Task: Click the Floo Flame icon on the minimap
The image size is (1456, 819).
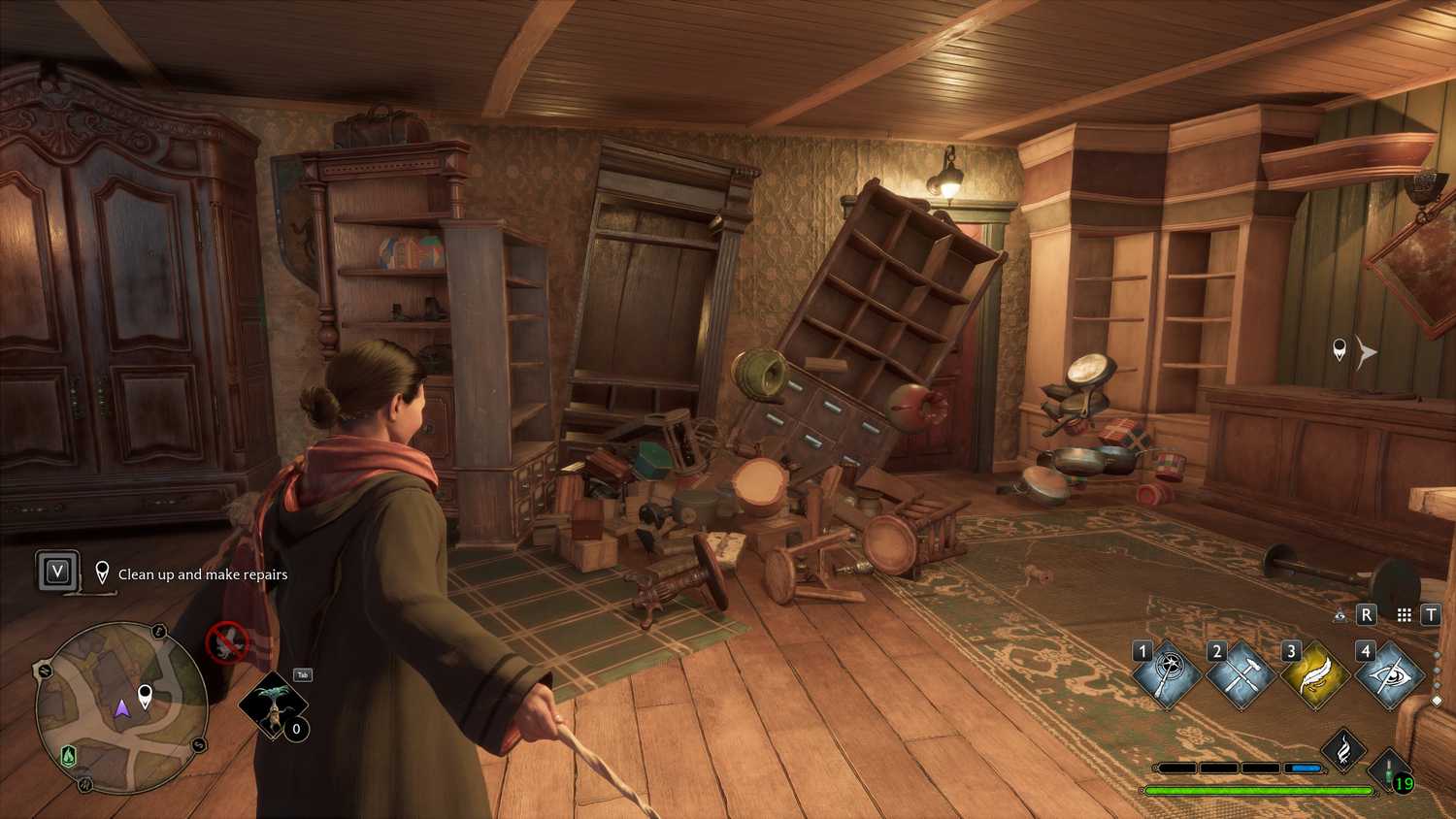Action: point(67,756)
